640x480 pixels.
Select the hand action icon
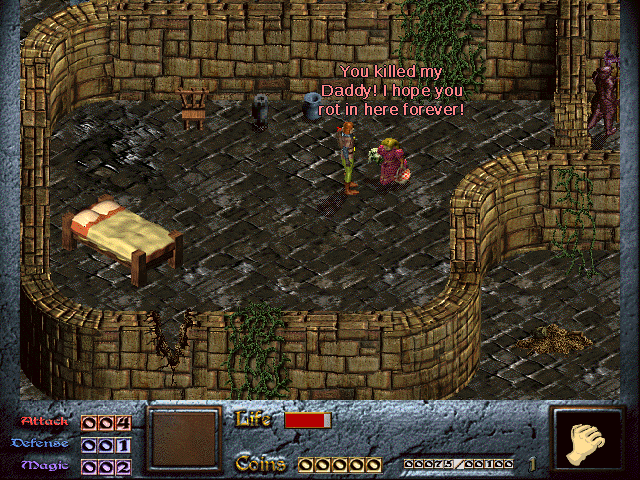(x=587, y=441)
